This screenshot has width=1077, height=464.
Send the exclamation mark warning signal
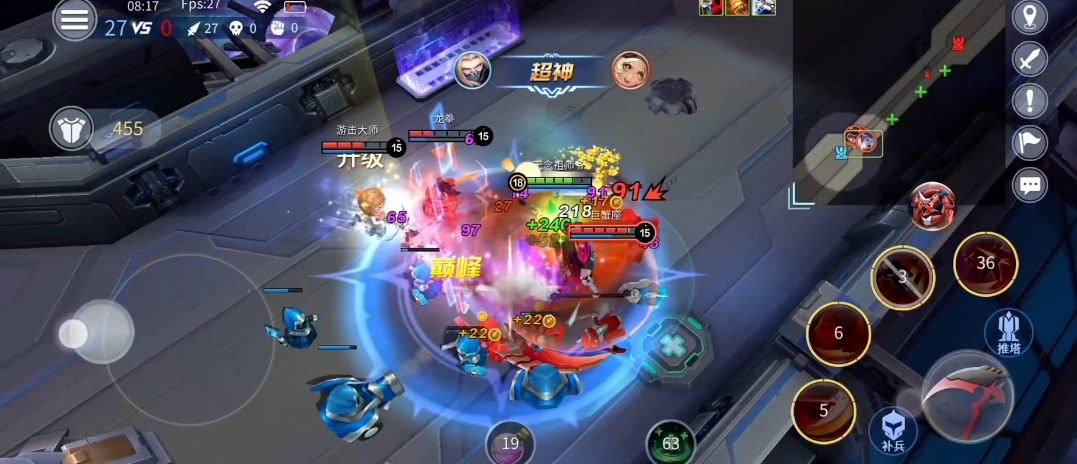[1029, 101]
